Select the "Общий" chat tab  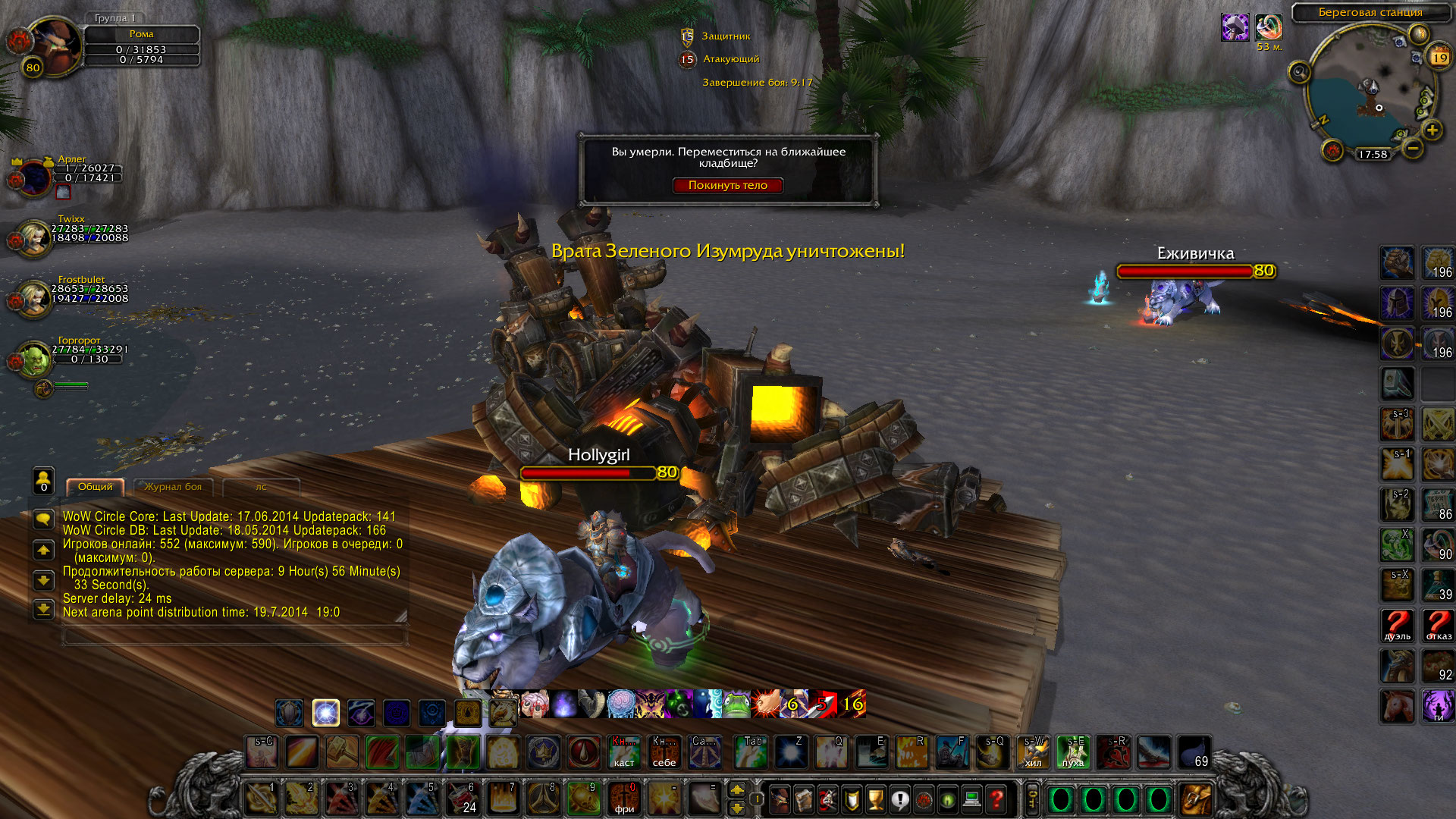click(95, 487)
